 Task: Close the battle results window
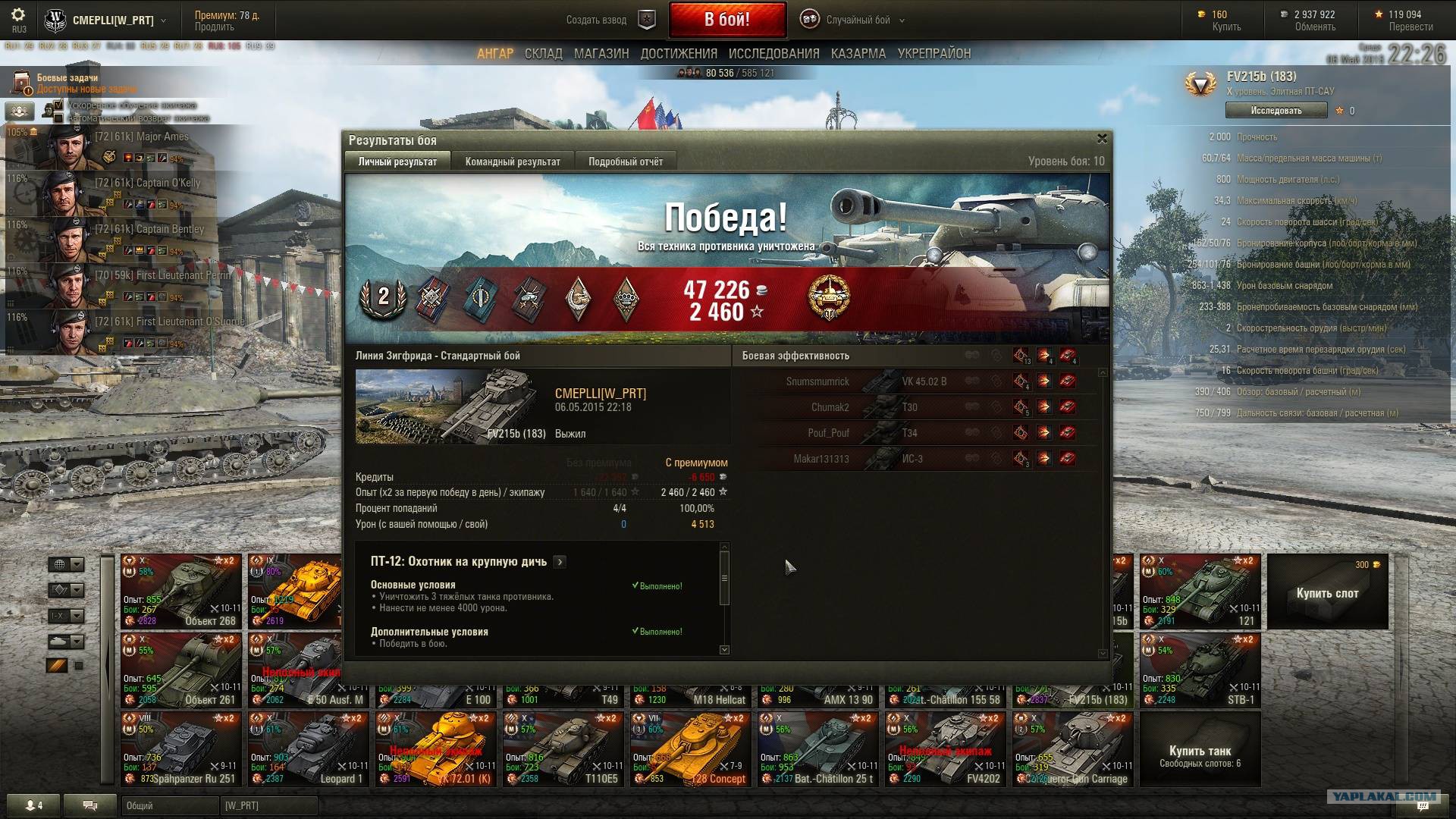pyautogui.click(x=1102, y=139)
